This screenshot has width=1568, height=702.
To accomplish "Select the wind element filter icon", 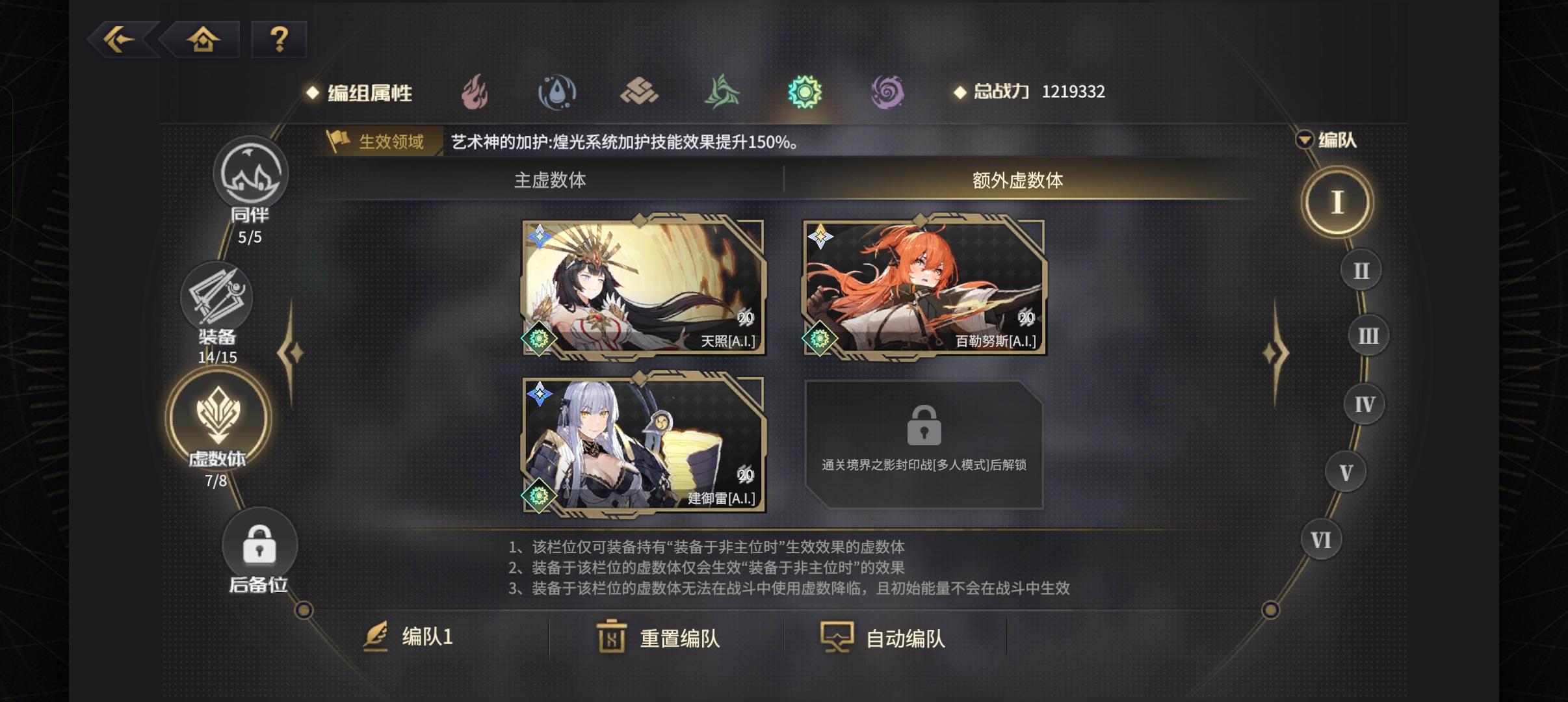I will pyautogui.click(x=722, y=92).
